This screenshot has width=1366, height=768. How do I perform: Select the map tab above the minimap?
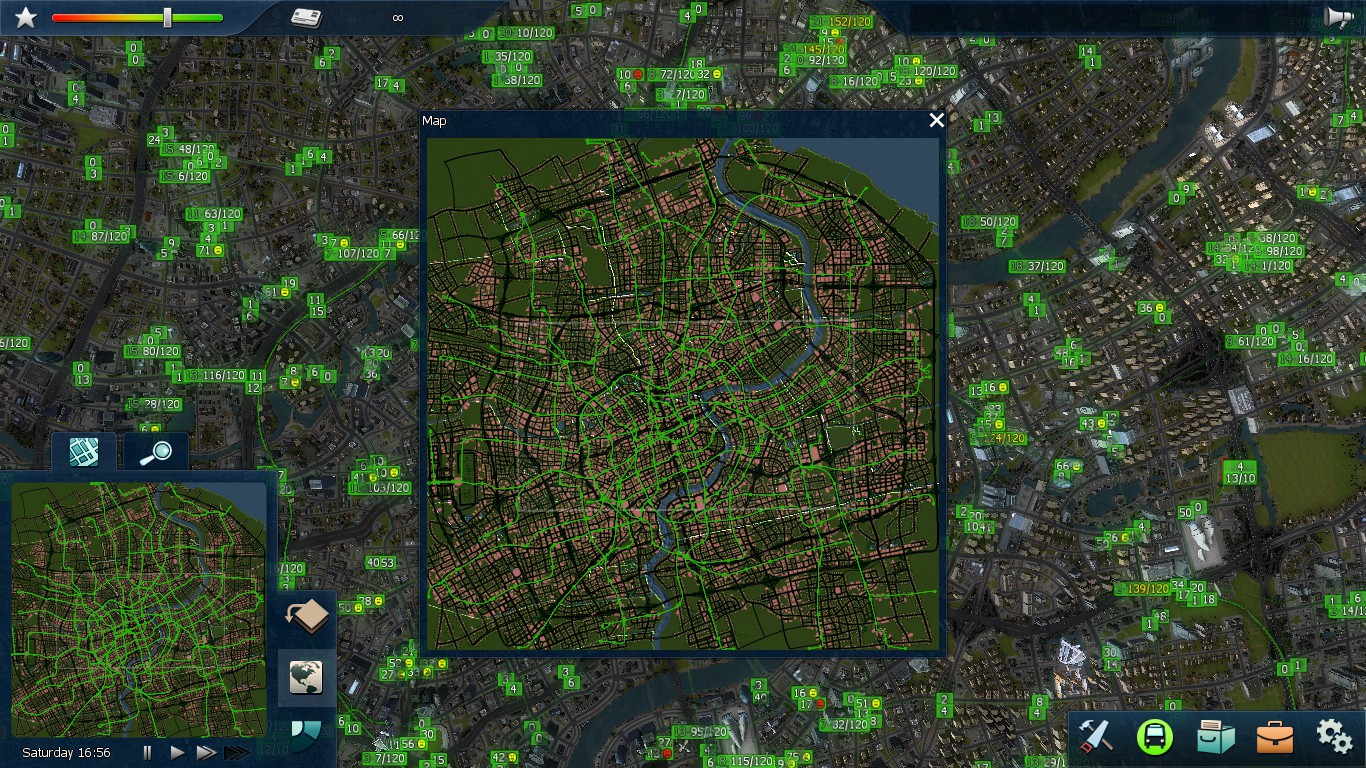coord(83,452)
